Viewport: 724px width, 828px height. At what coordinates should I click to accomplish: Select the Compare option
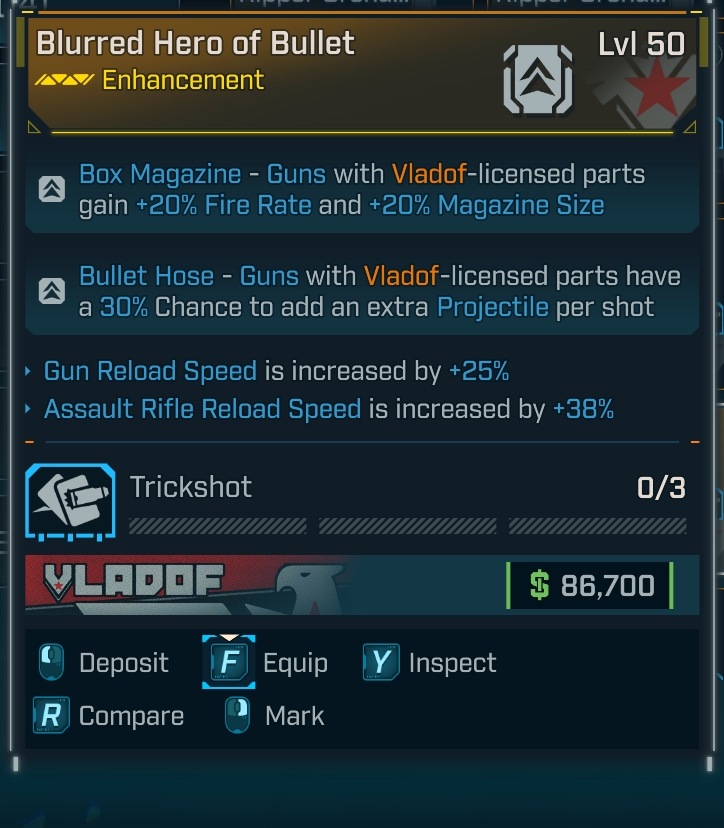(109, 716)
